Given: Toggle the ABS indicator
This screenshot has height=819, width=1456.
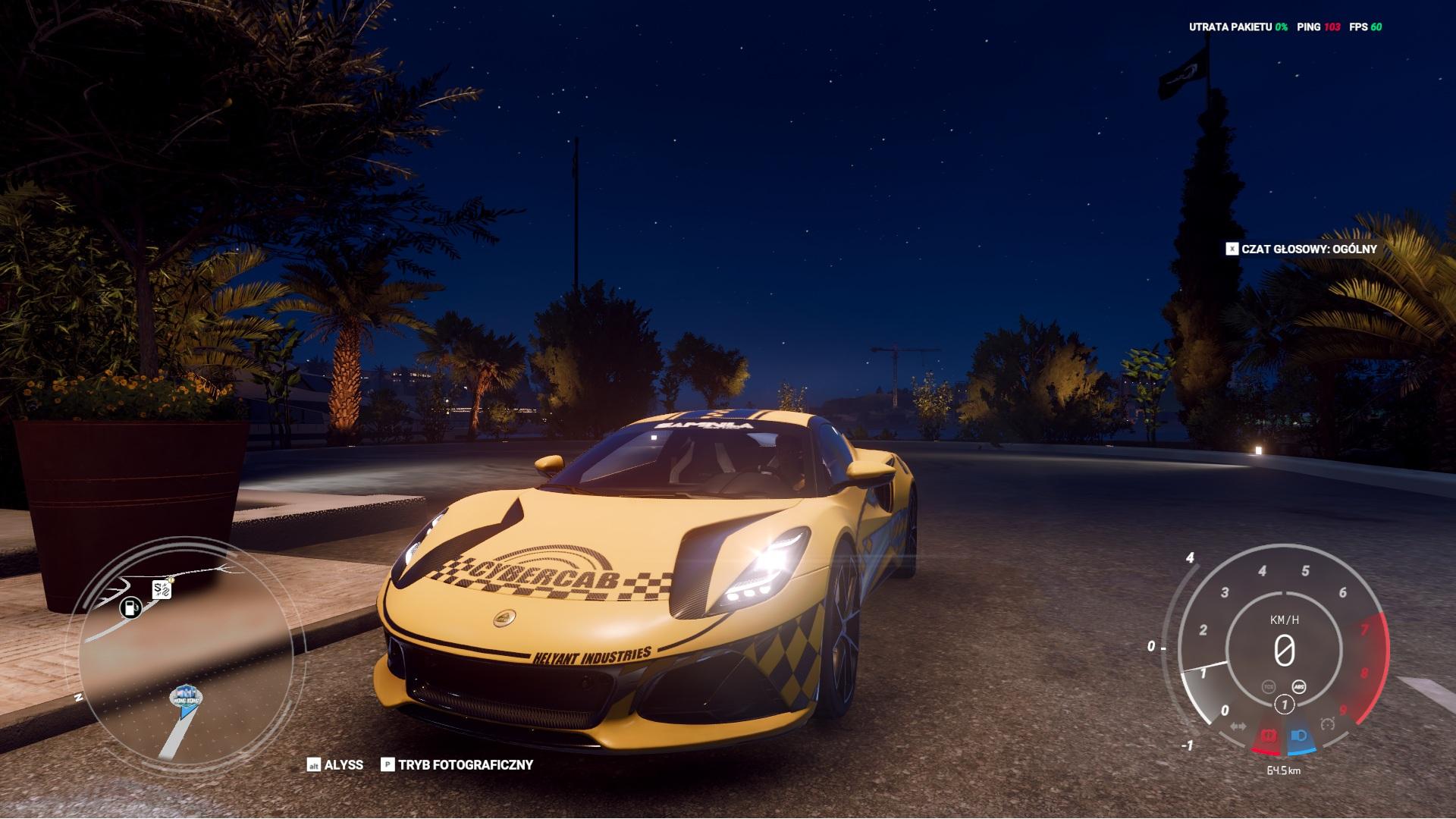Looking at the screenshot, I should (x=1299, y=686).
